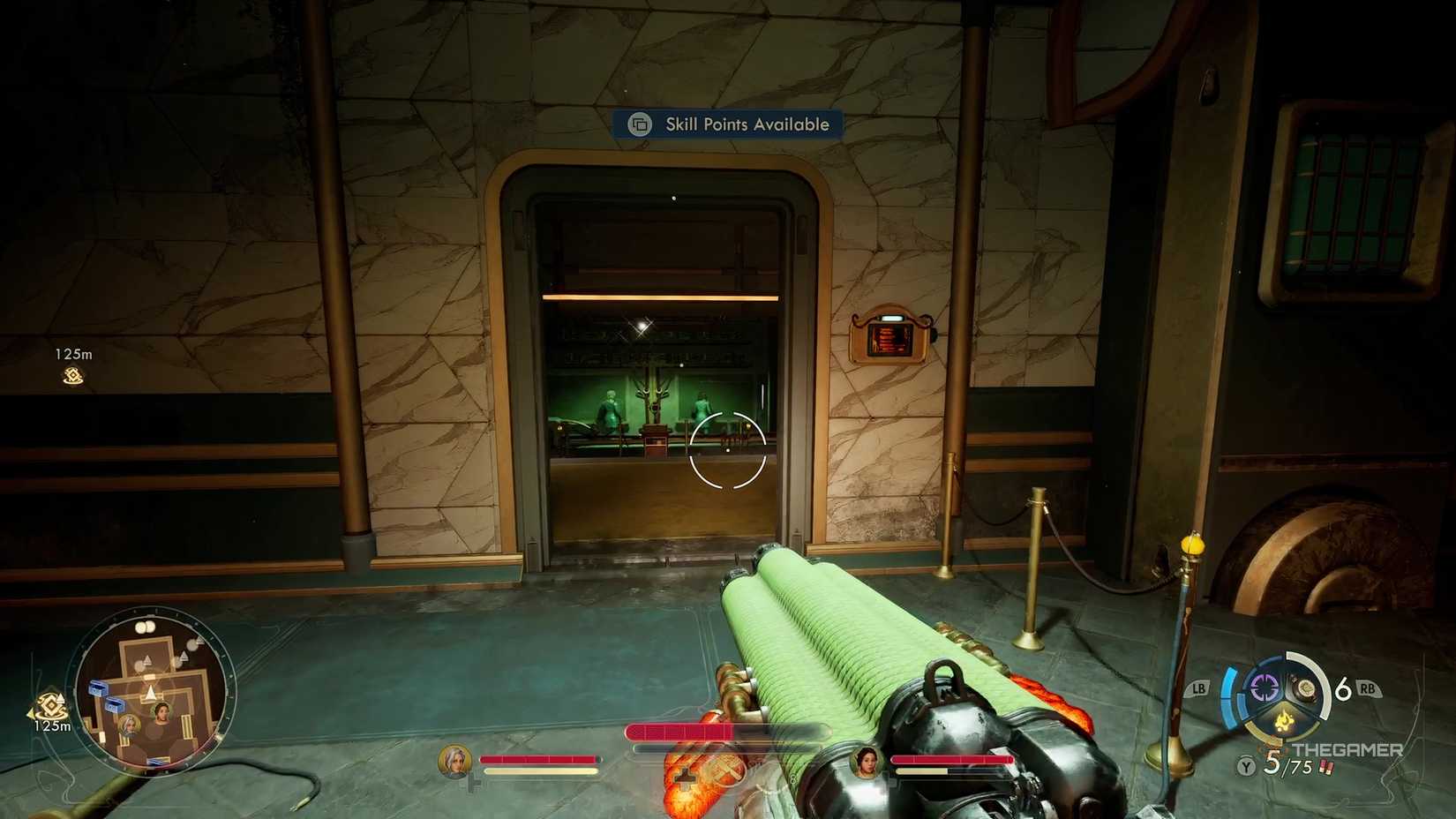This screenshot has width=1456, height=819.
Task: Select the player arrow at minimap center
Action: click(x=150, y=692)
